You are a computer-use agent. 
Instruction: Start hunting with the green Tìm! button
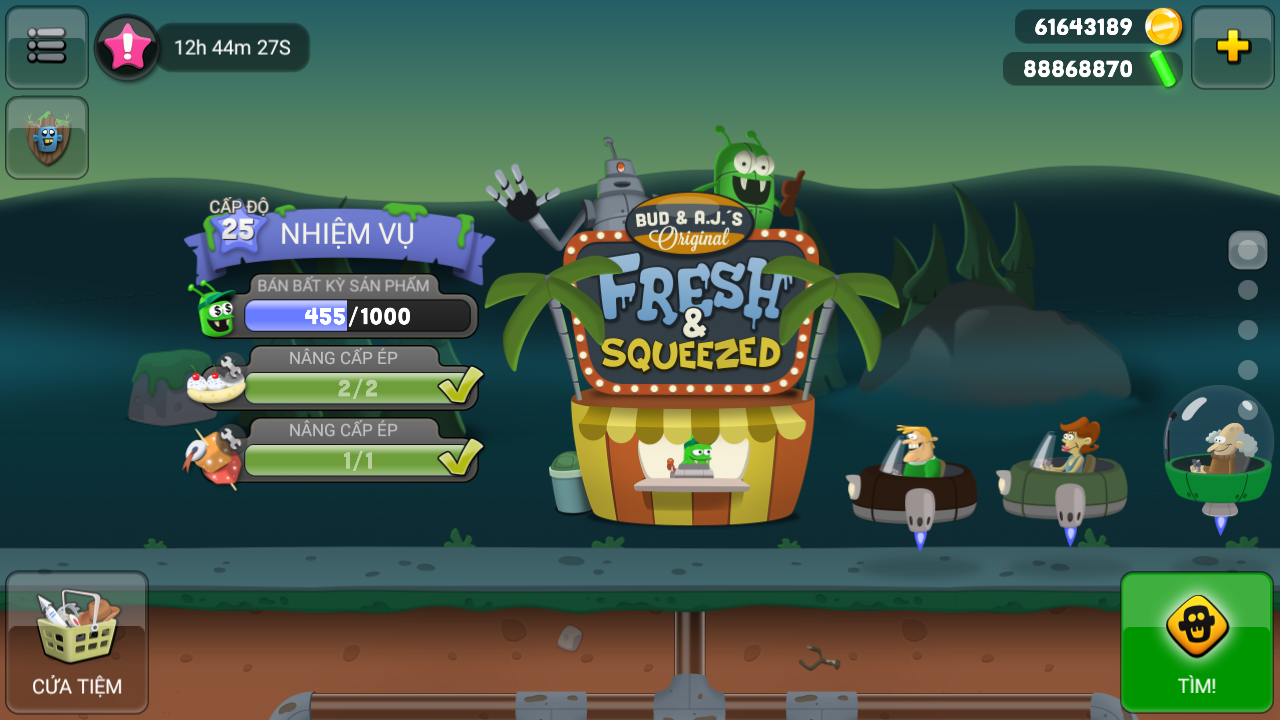(x=1196, y=641)
